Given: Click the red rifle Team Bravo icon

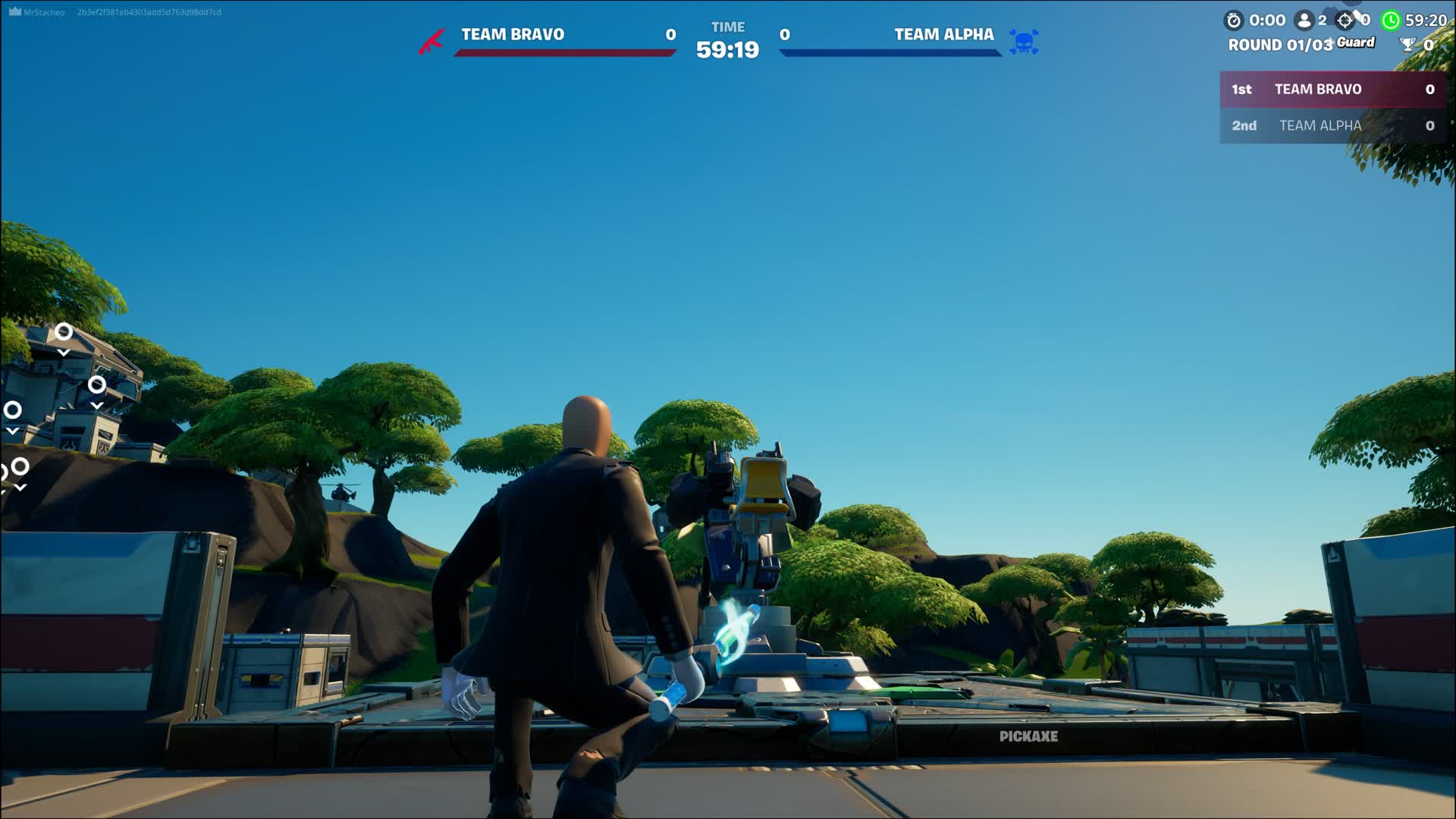Looking at the screenshot, I should 431,42.
